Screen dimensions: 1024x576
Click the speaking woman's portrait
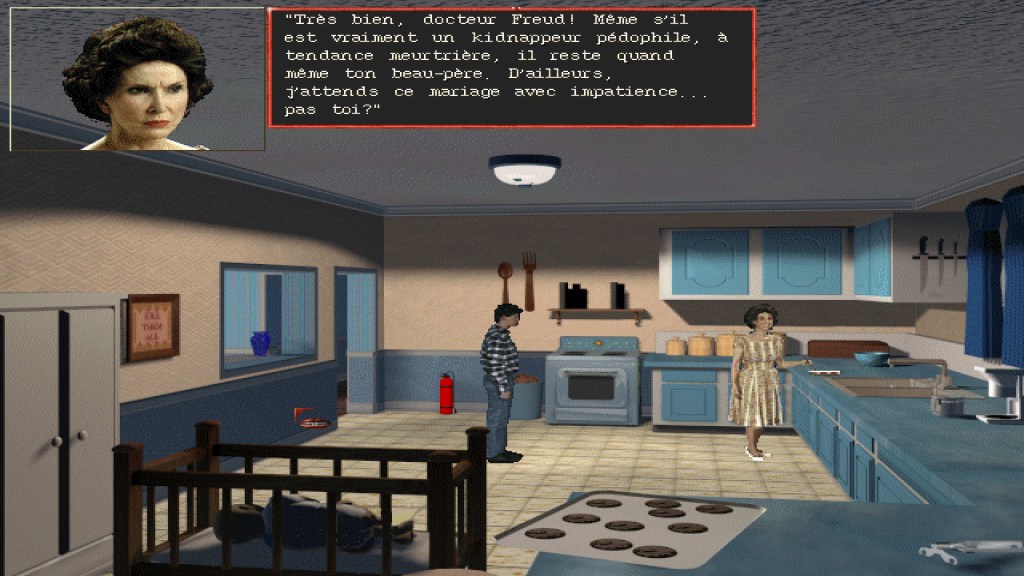pos(137,79)
